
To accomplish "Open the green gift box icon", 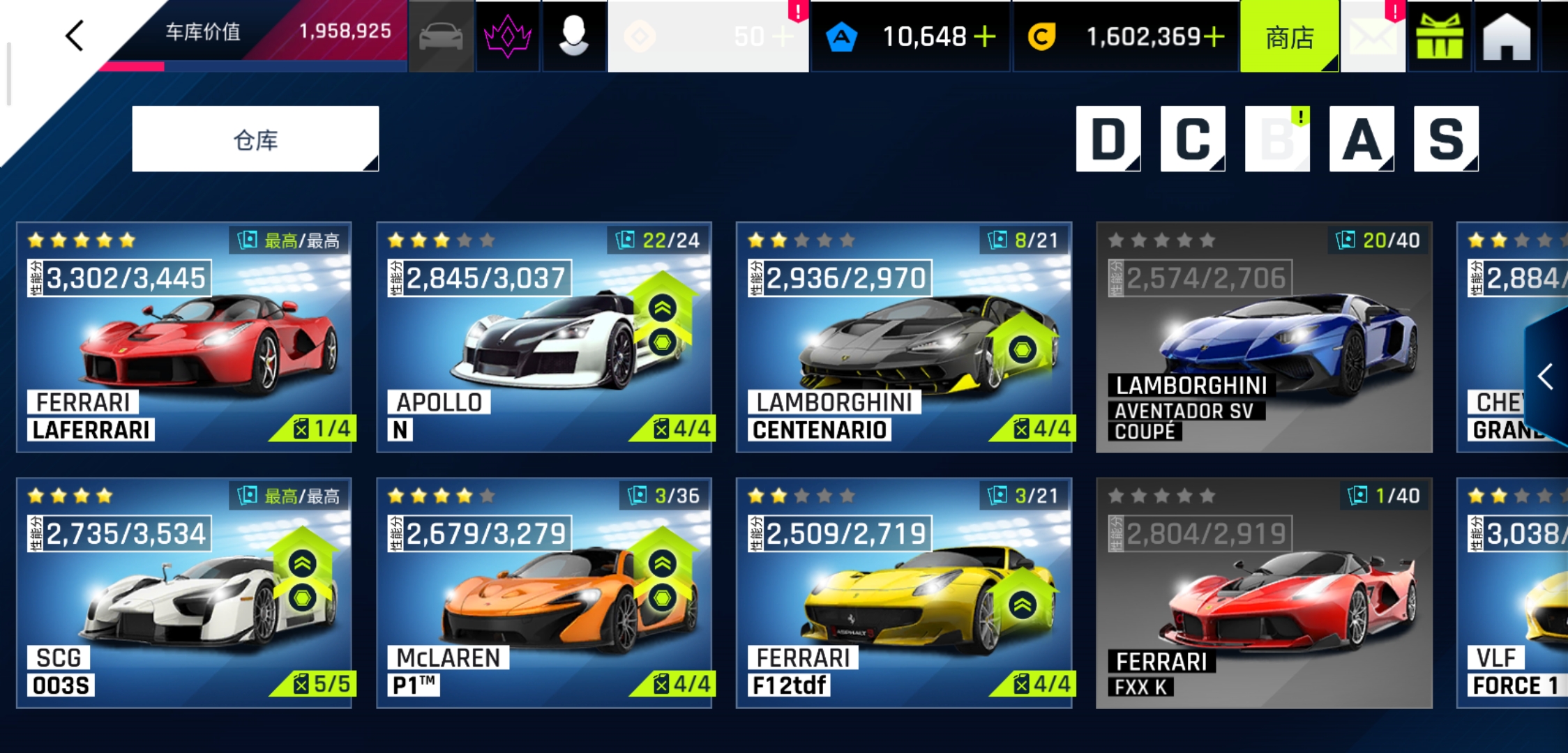I will (x=1439, y=37).
